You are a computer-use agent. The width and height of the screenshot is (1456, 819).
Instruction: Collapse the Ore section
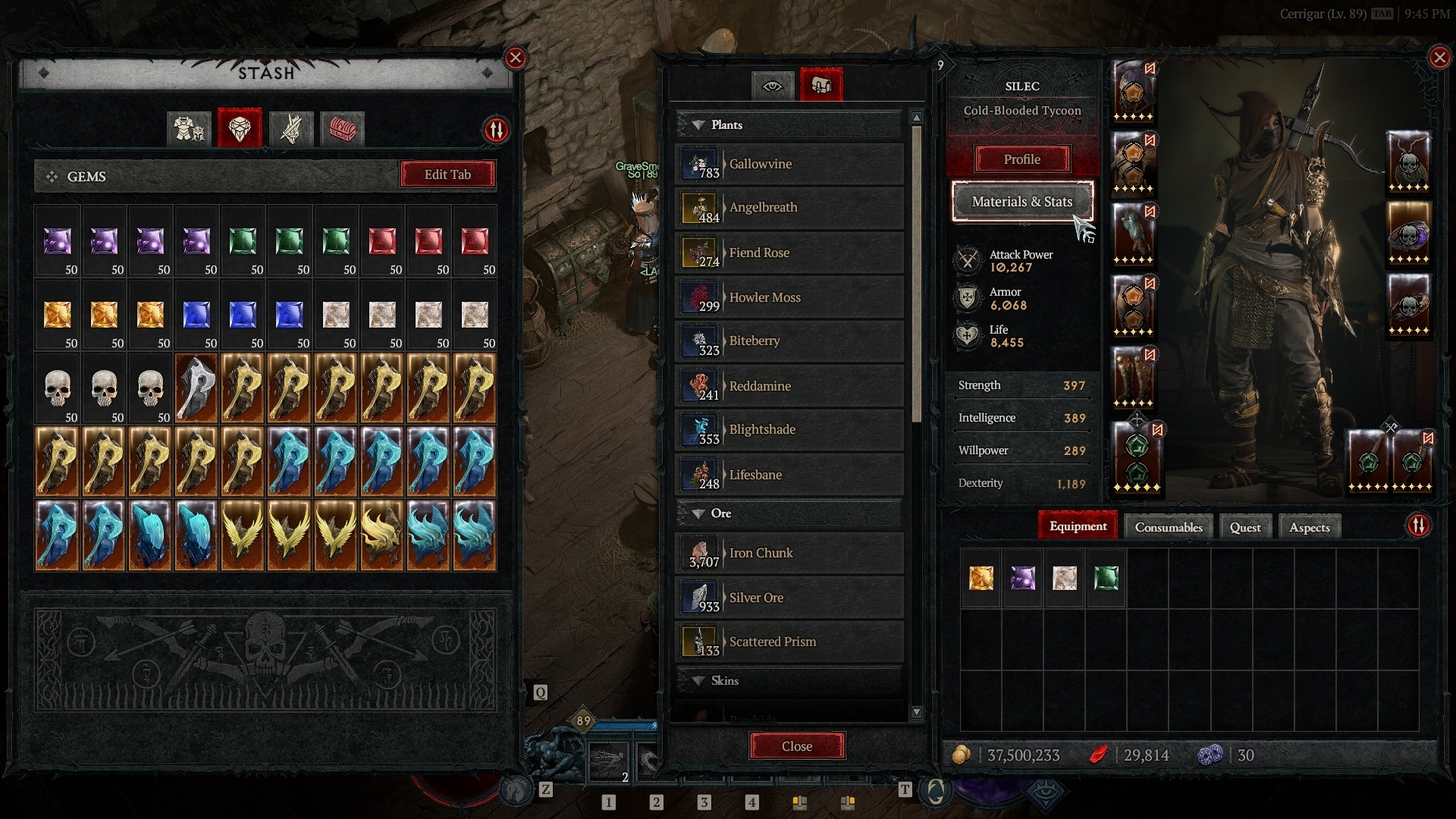[698, 513]
